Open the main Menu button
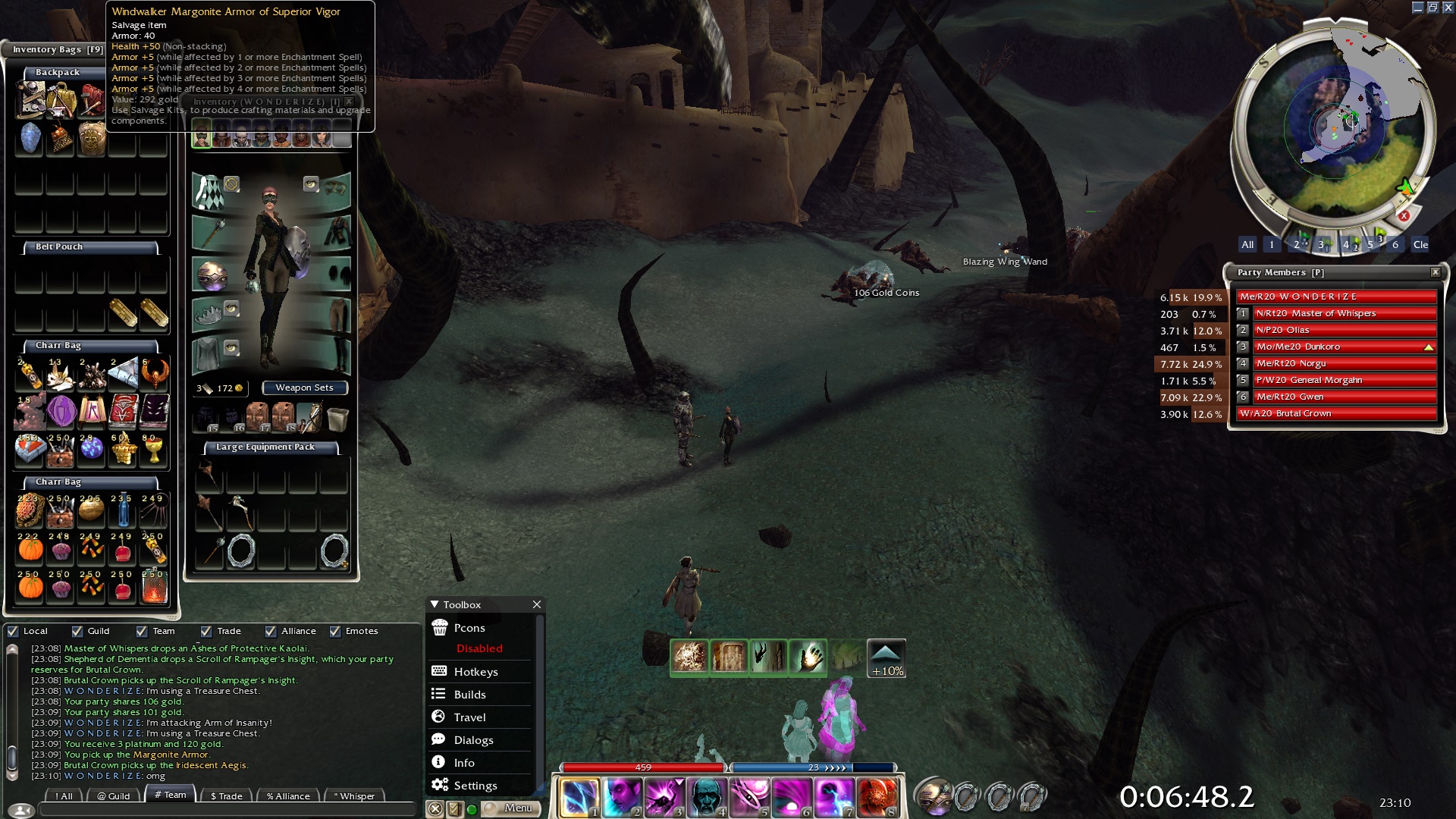1456x819 pixels. pos(512,808)
